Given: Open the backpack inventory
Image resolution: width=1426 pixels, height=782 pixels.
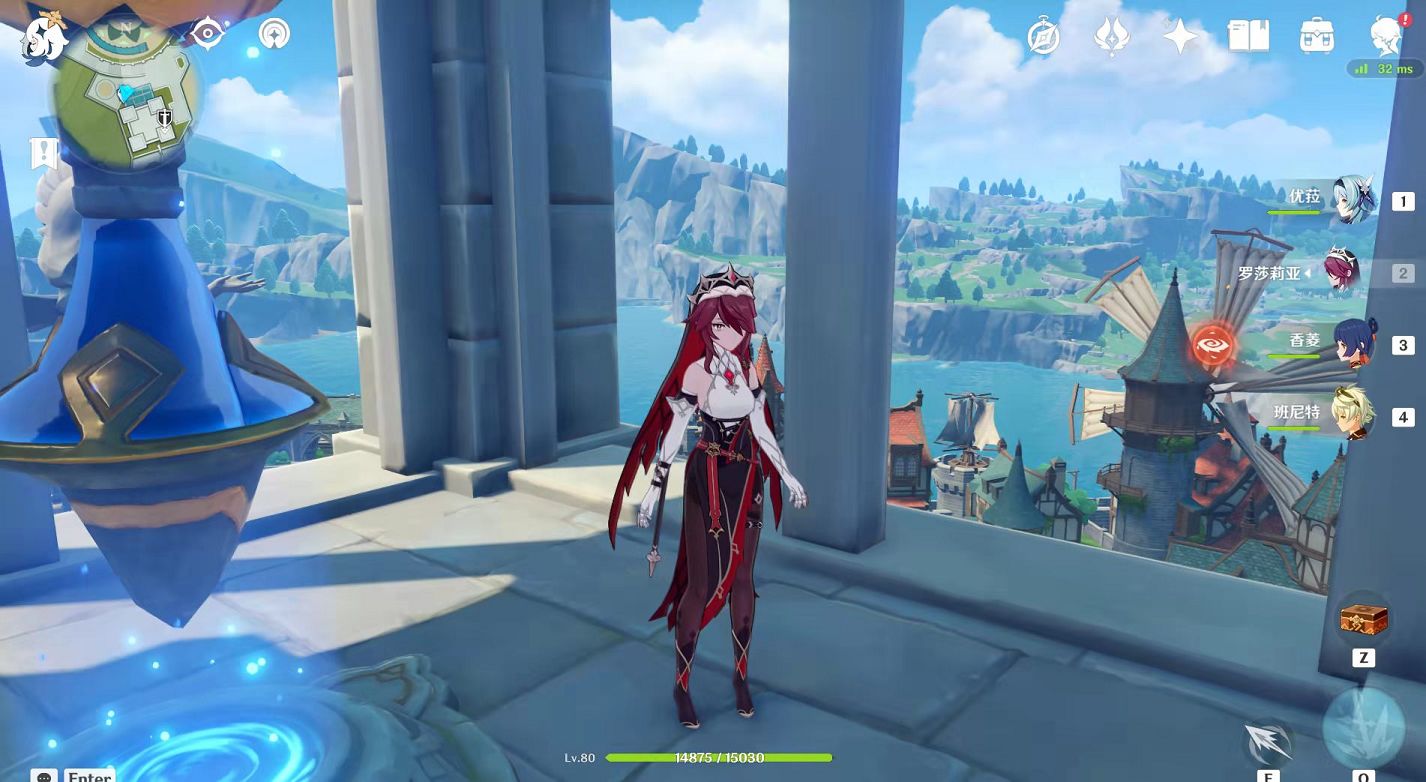Looking at the screenshot, I should click(1316, 37).
